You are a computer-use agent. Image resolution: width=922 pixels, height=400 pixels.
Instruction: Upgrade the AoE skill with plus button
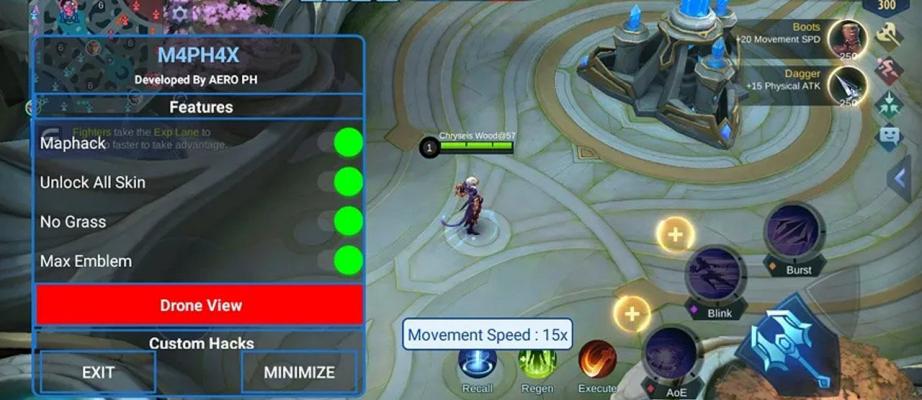coord(631,314)
